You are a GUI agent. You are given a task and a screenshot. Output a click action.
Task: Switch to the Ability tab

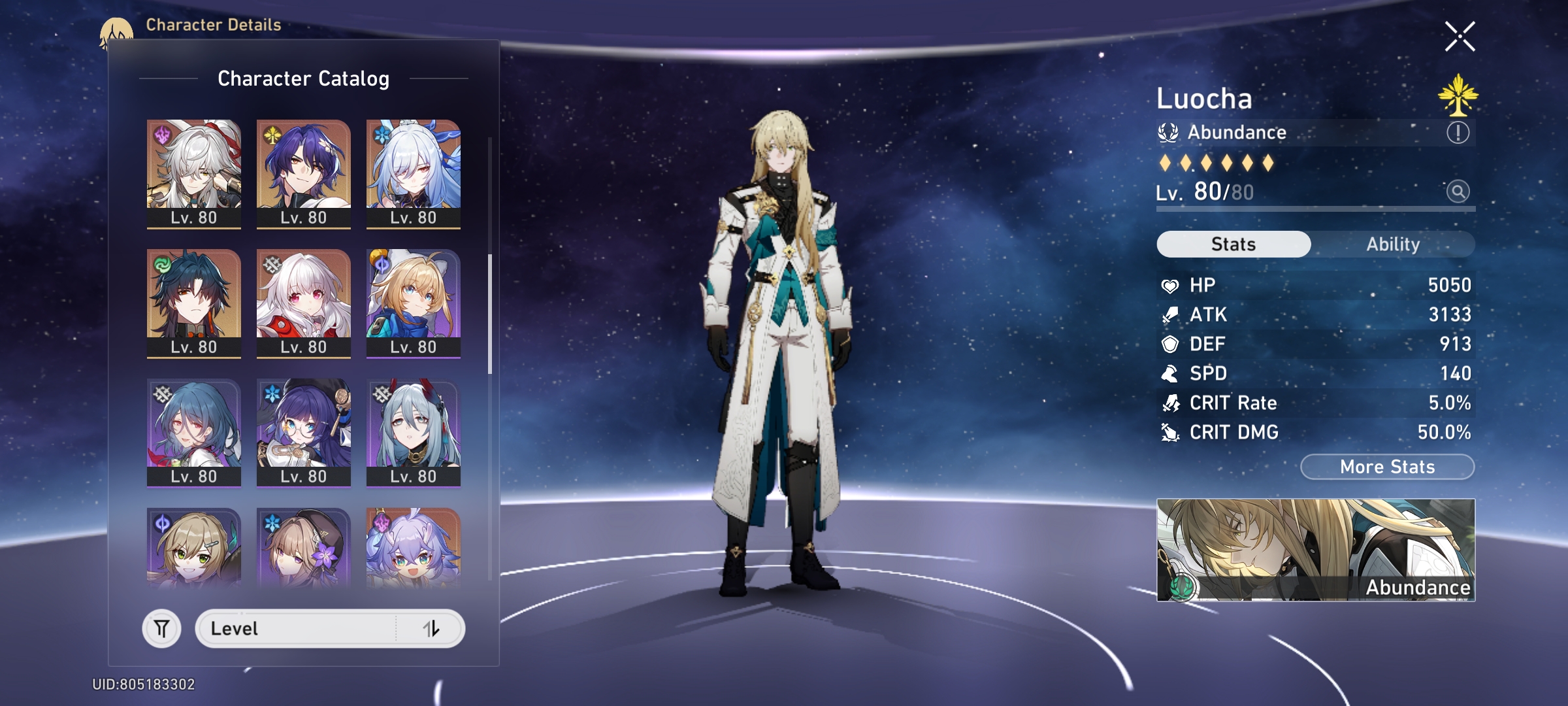1392,244
